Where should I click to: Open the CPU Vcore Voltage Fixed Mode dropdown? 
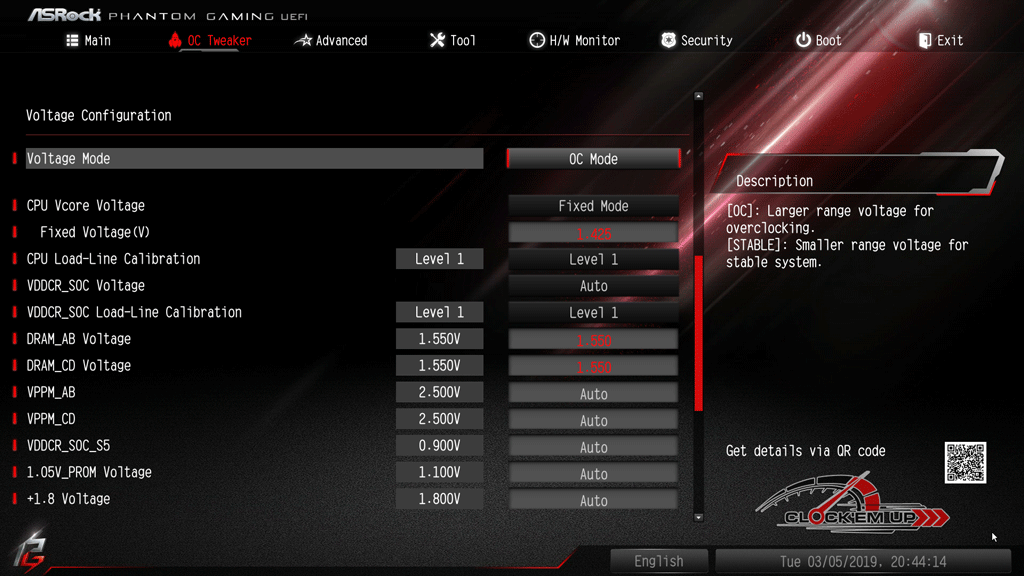pyautogui.click(x=593, y=206)
